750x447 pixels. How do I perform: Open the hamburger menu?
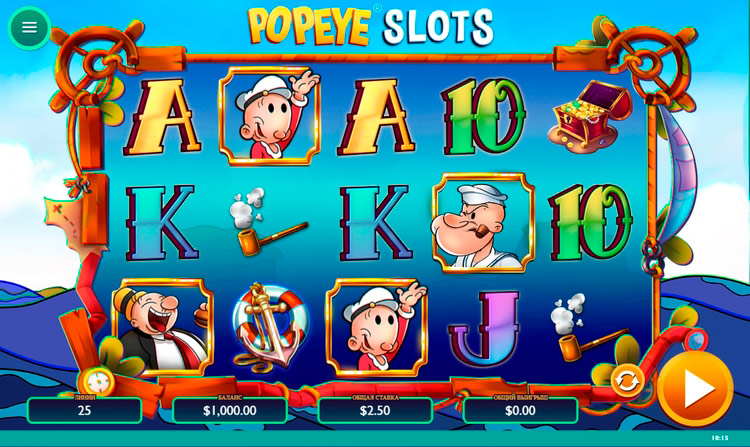[29, 27]
